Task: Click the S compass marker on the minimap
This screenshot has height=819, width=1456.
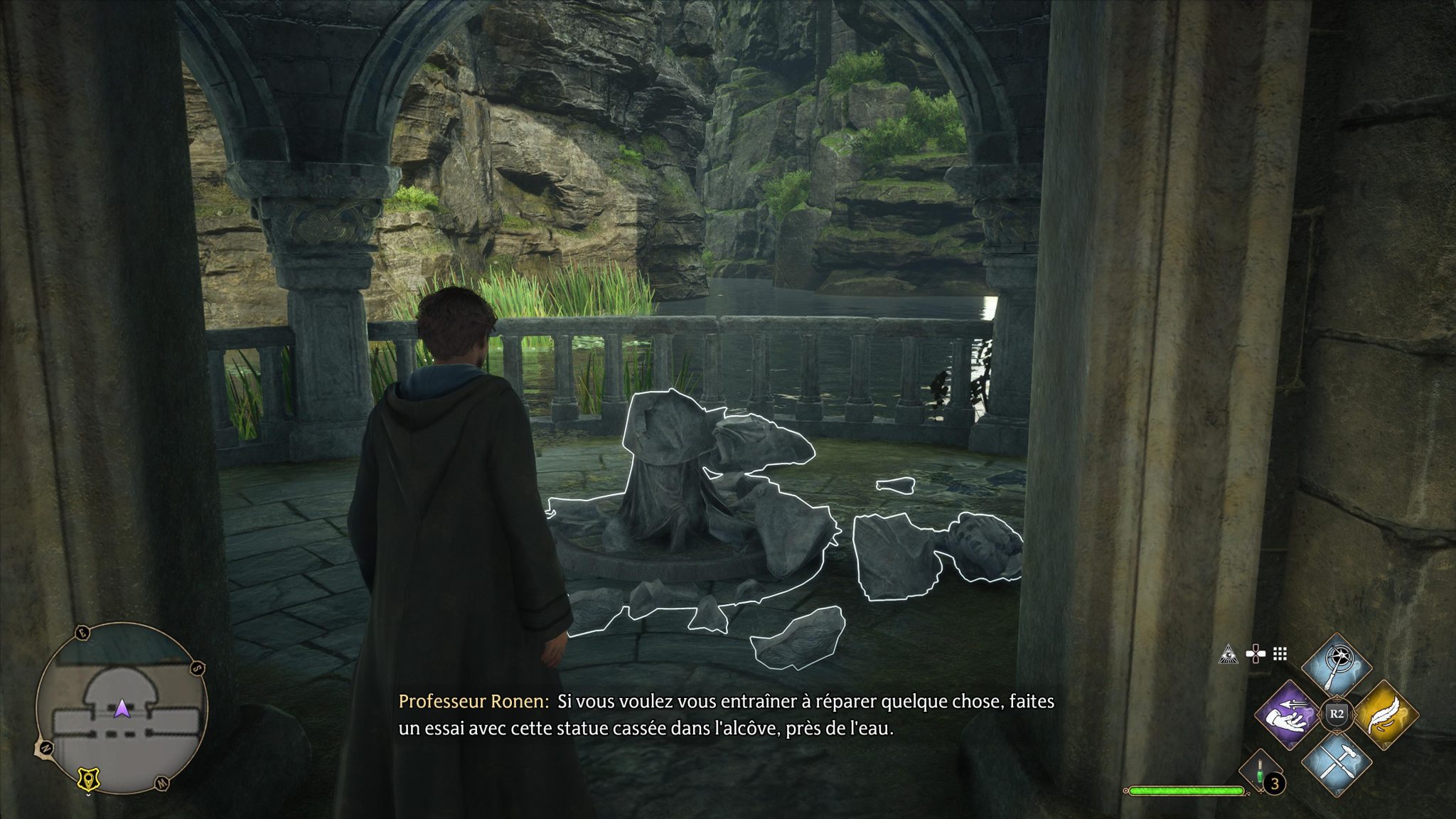Action: tap(196, 669)
